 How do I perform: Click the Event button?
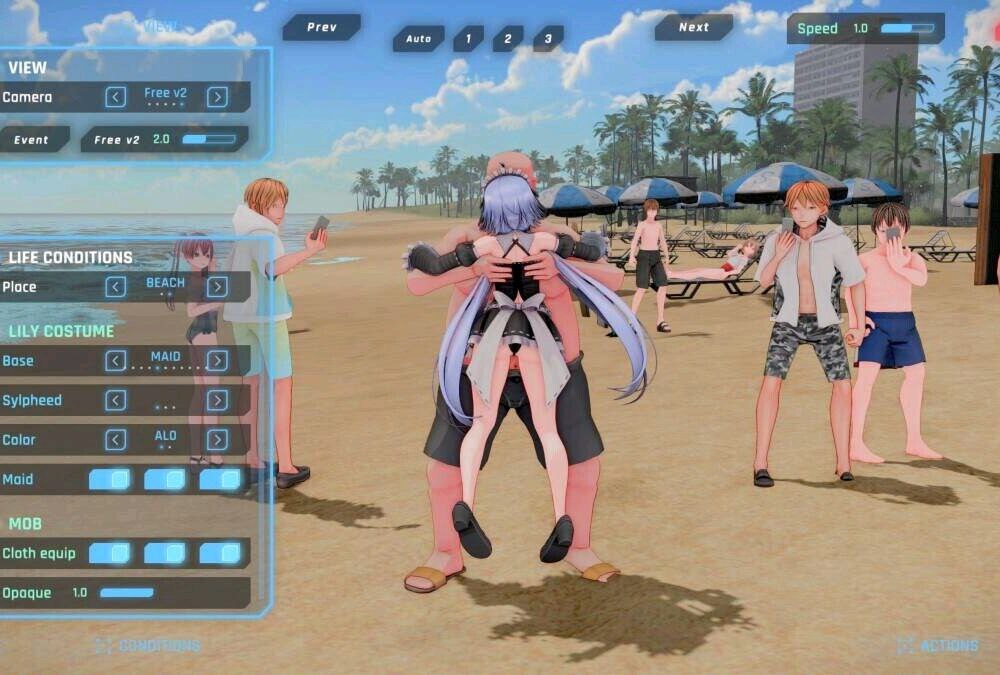[32, 140]
